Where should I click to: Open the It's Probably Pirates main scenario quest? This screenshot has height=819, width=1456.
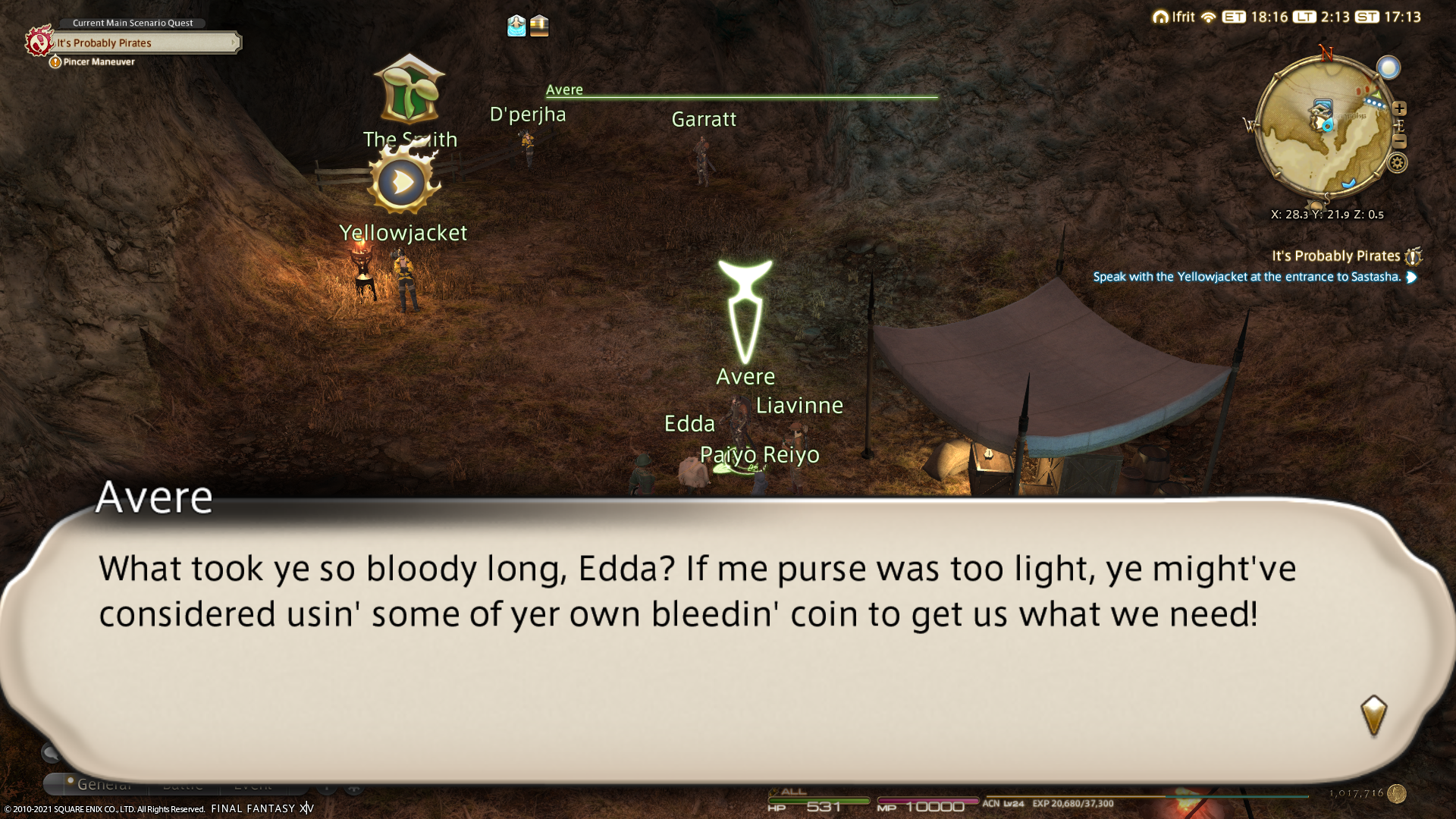144,43
